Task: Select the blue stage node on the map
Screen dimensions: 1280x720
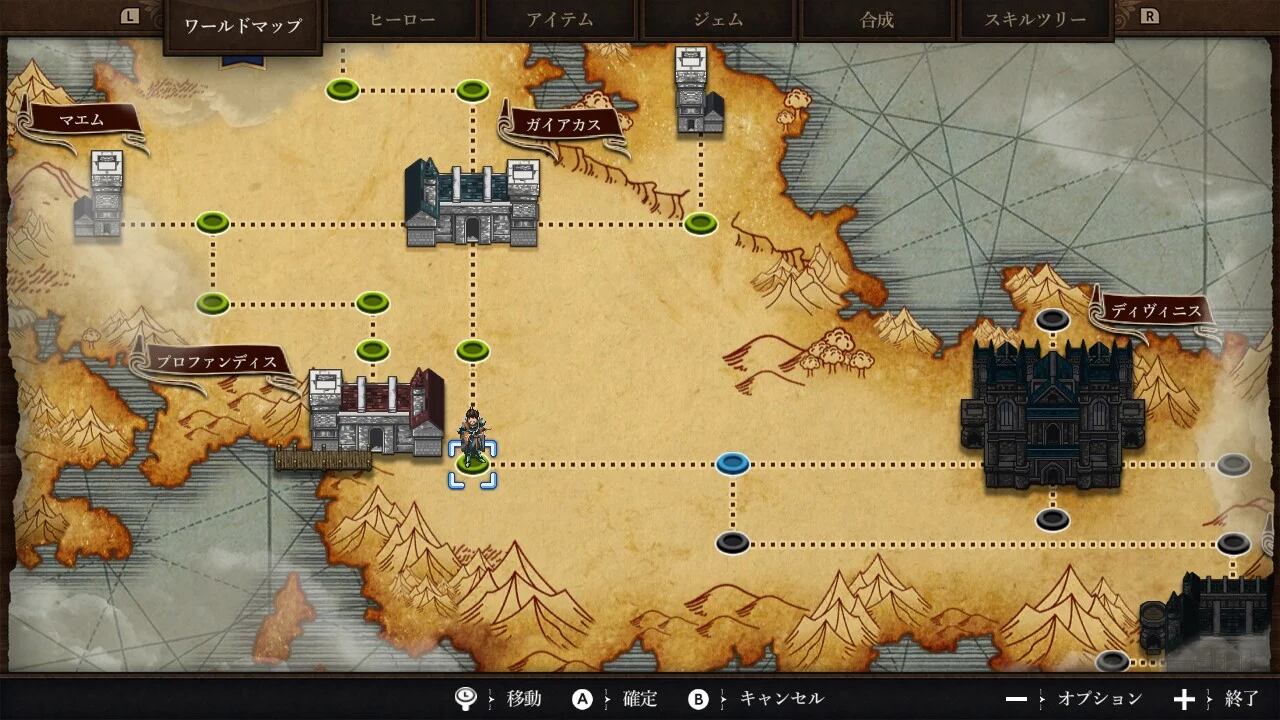Action: [x=733, y=464]
